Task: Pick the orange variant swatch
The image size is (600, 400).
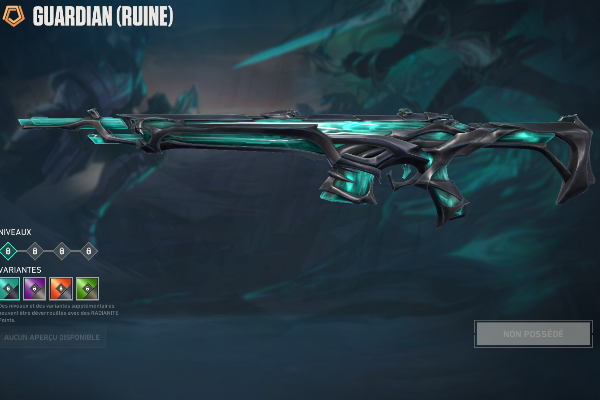Action: [x=61, y=289]
